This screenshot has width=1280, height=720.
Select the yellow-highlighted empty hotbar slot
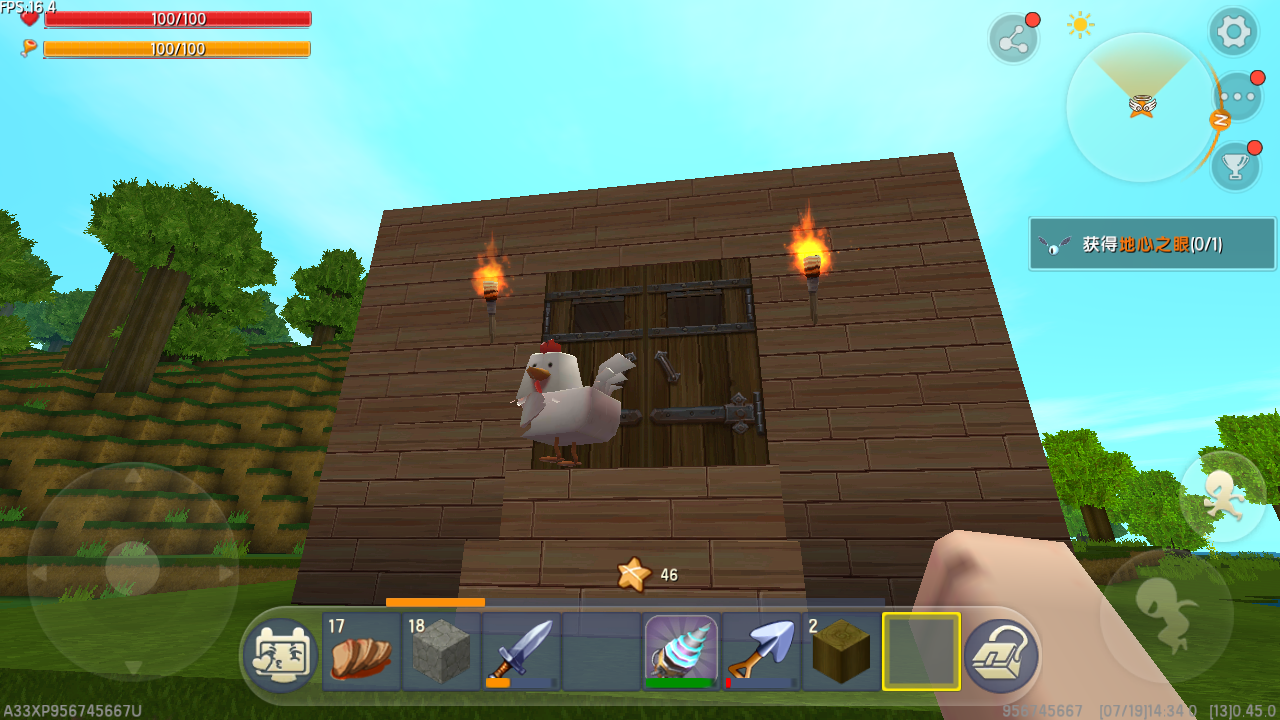pyautogui.click(x=921, y=652)
